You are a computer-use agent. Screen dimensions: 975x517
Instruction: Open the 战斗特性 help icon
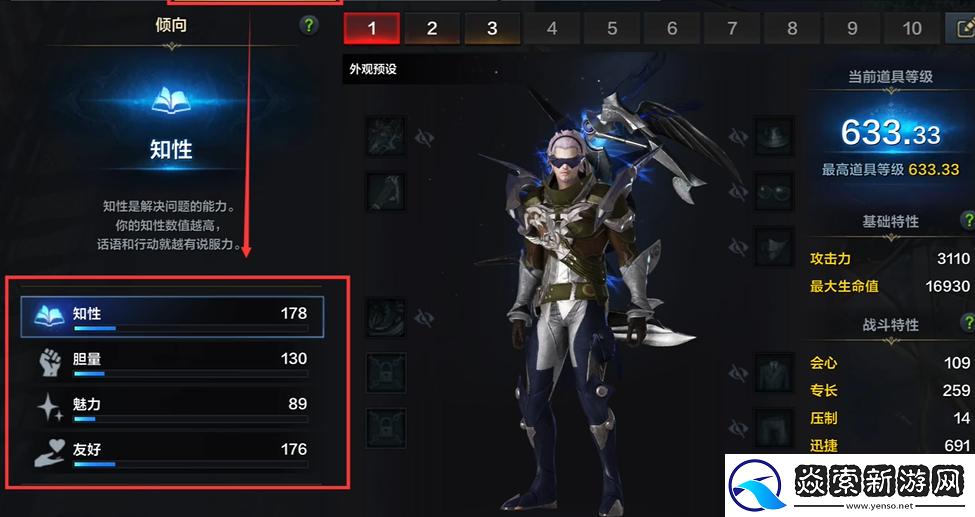click(x=967, y=324)
